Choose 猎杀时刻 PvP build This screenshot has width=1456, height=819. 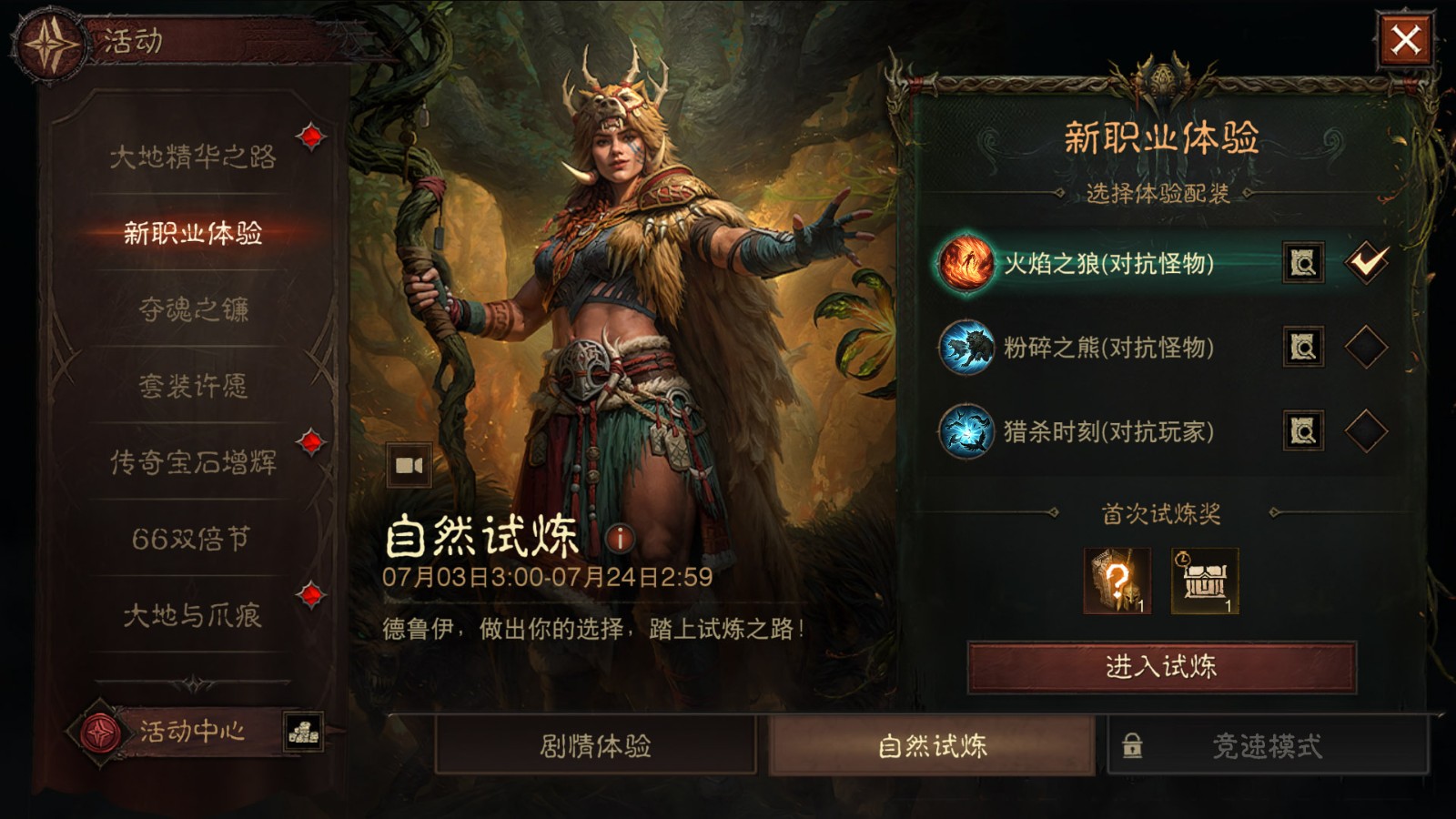coord(1366,430)
